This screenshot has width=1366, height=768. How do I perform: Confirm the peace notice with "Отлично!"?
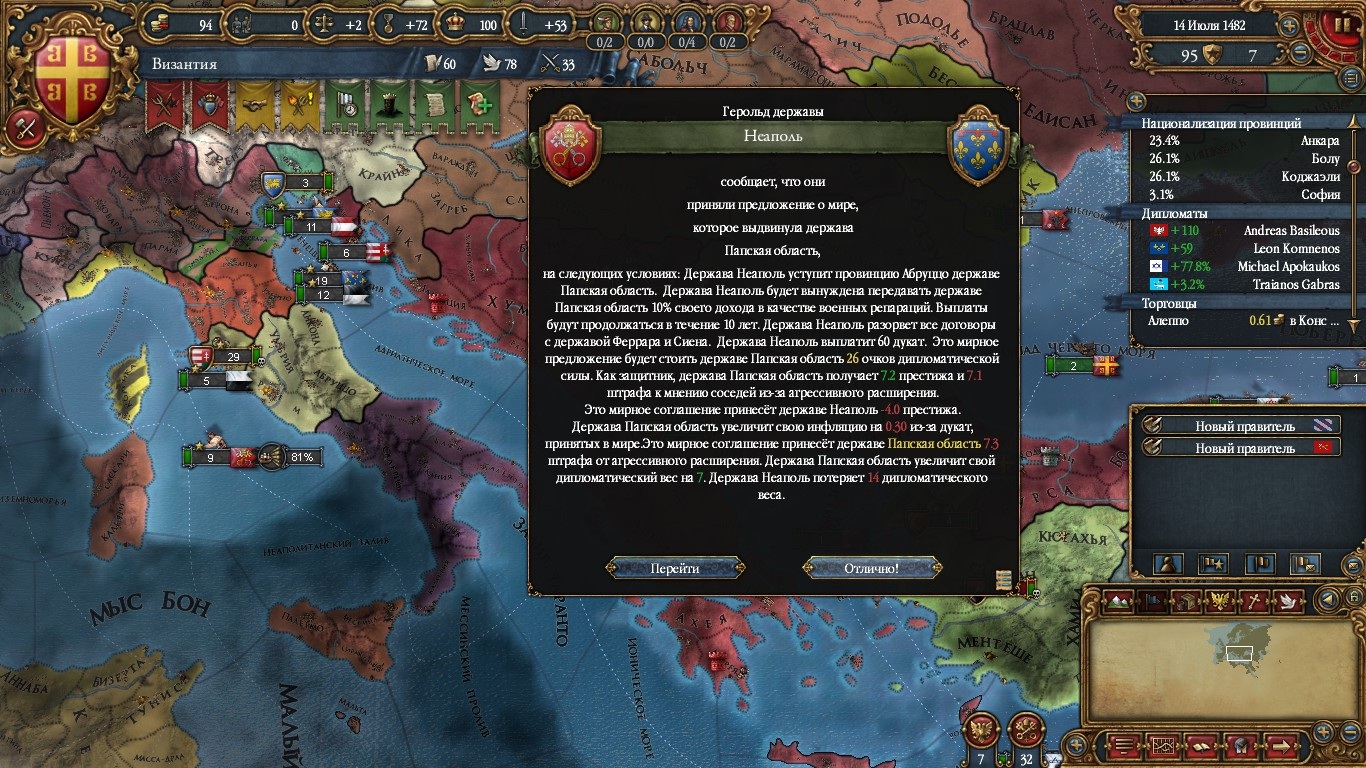(871, 568)
